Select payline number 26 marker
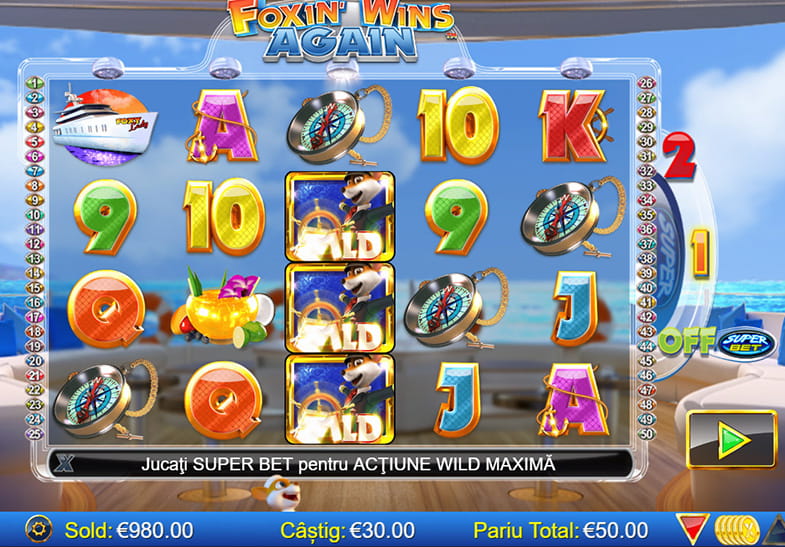 [645, 83]
